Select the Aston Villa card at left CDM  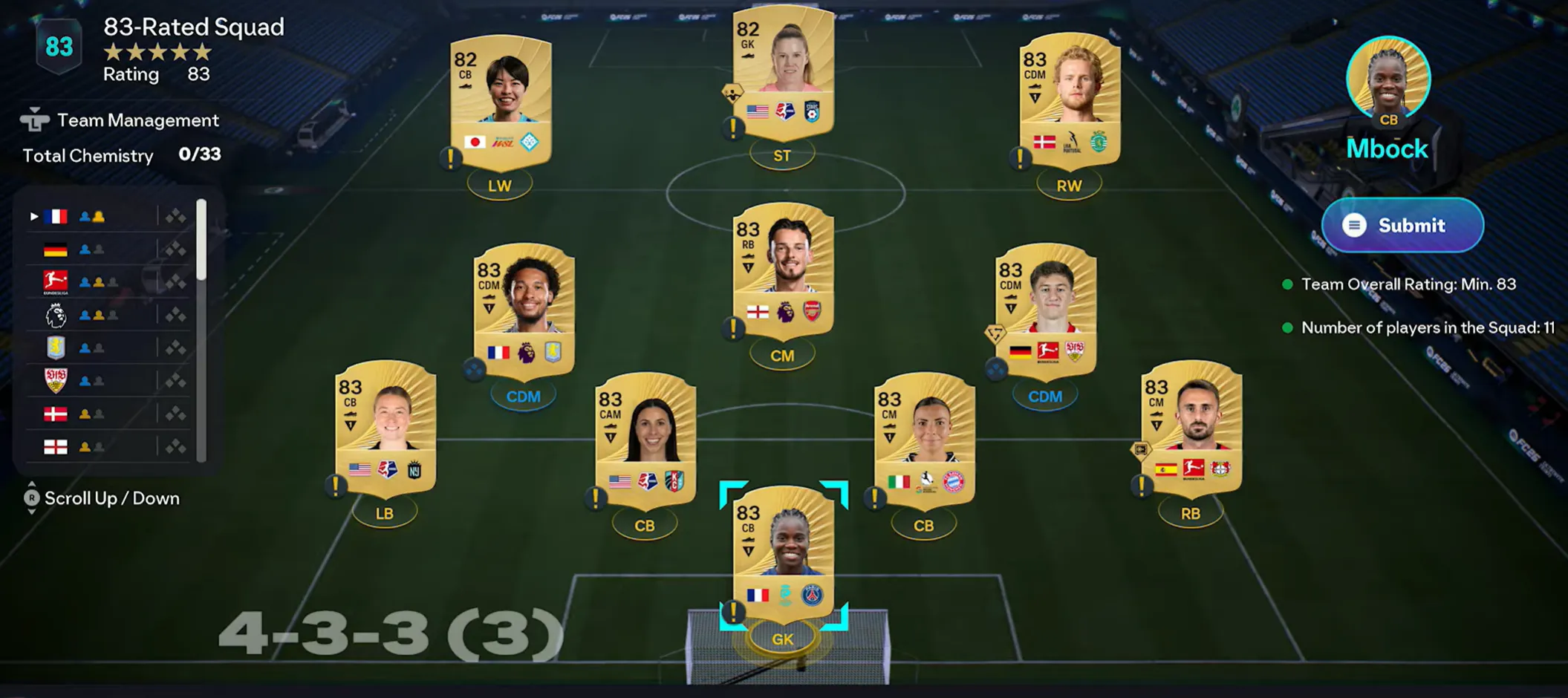524,312
